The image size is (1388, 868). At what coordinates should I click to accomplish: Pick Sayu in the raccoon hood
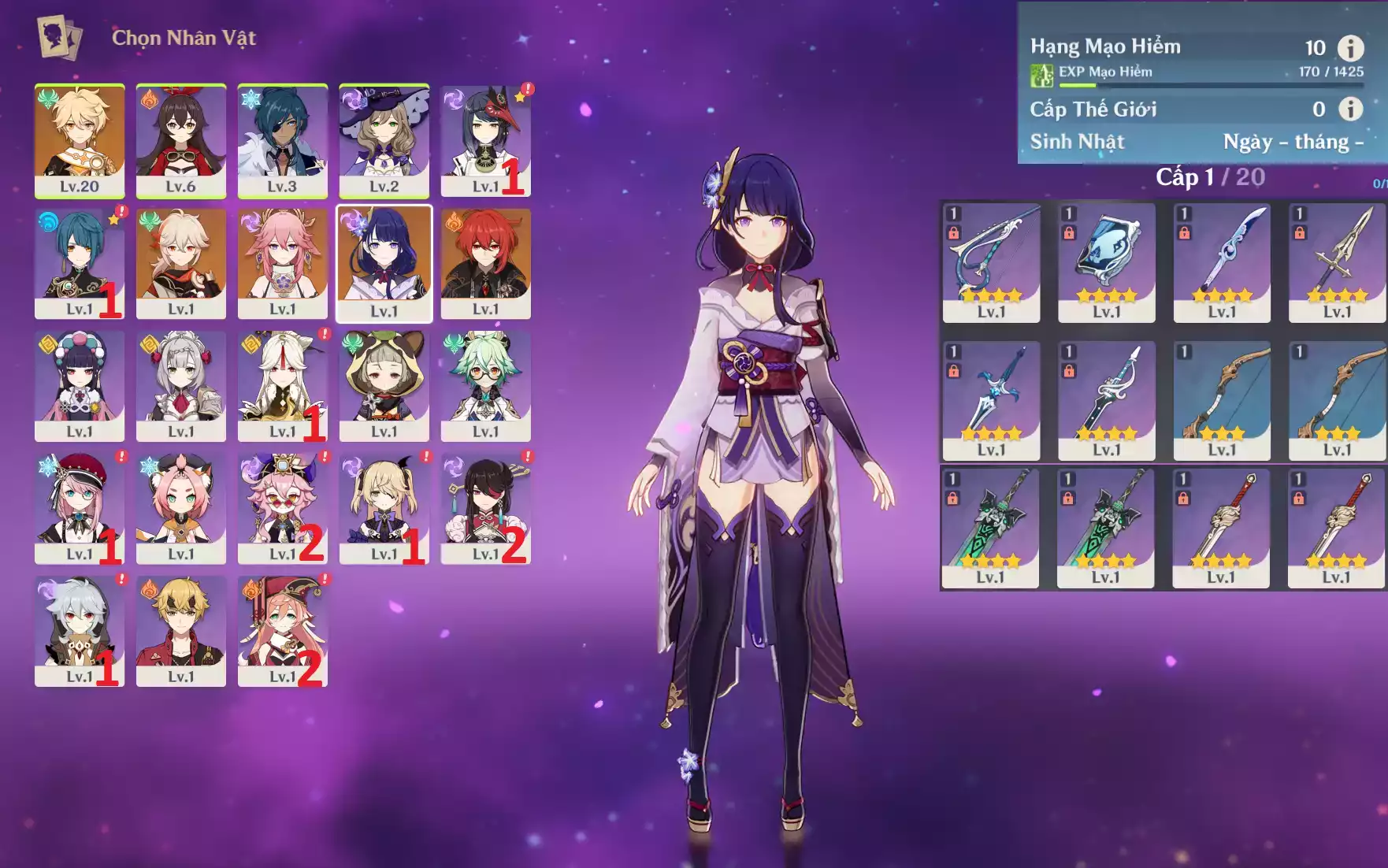384,386
